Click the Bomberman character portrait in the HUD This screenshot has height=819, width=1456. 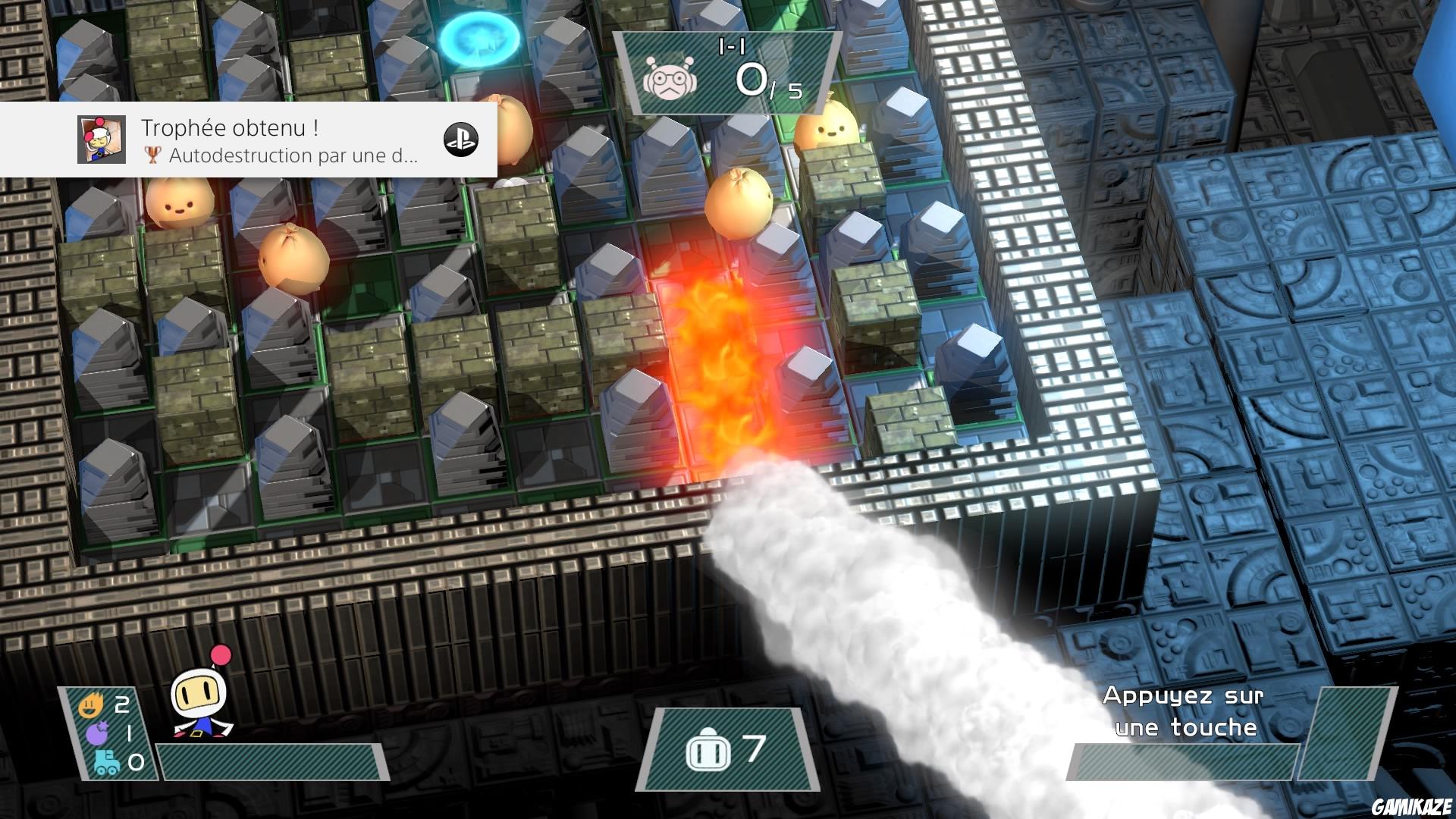(198, 704)
